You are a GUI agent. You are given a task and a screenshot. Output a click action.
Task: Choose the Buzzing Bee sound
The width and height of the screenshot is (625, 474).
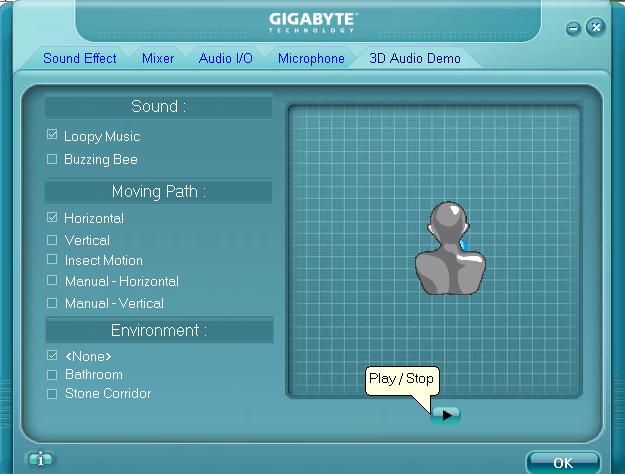(52, 159)
